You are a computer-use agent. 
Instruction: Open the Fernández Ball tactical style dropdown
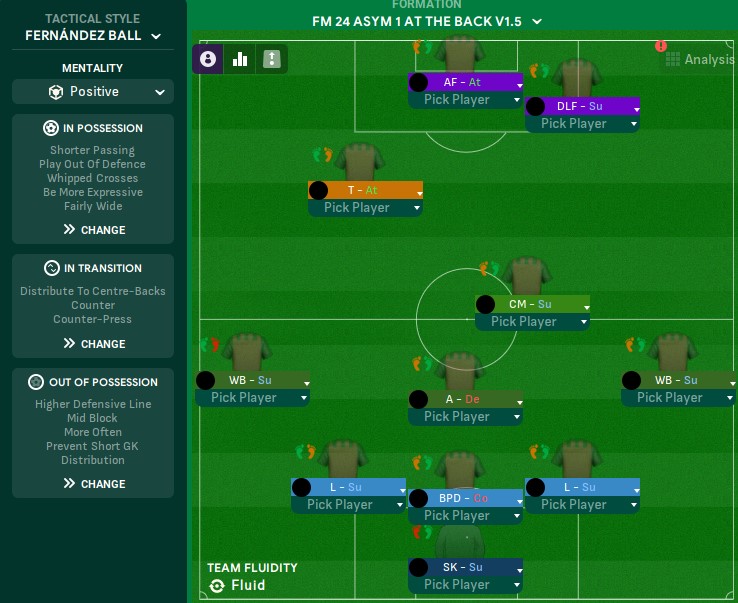[x=93, y=36]
